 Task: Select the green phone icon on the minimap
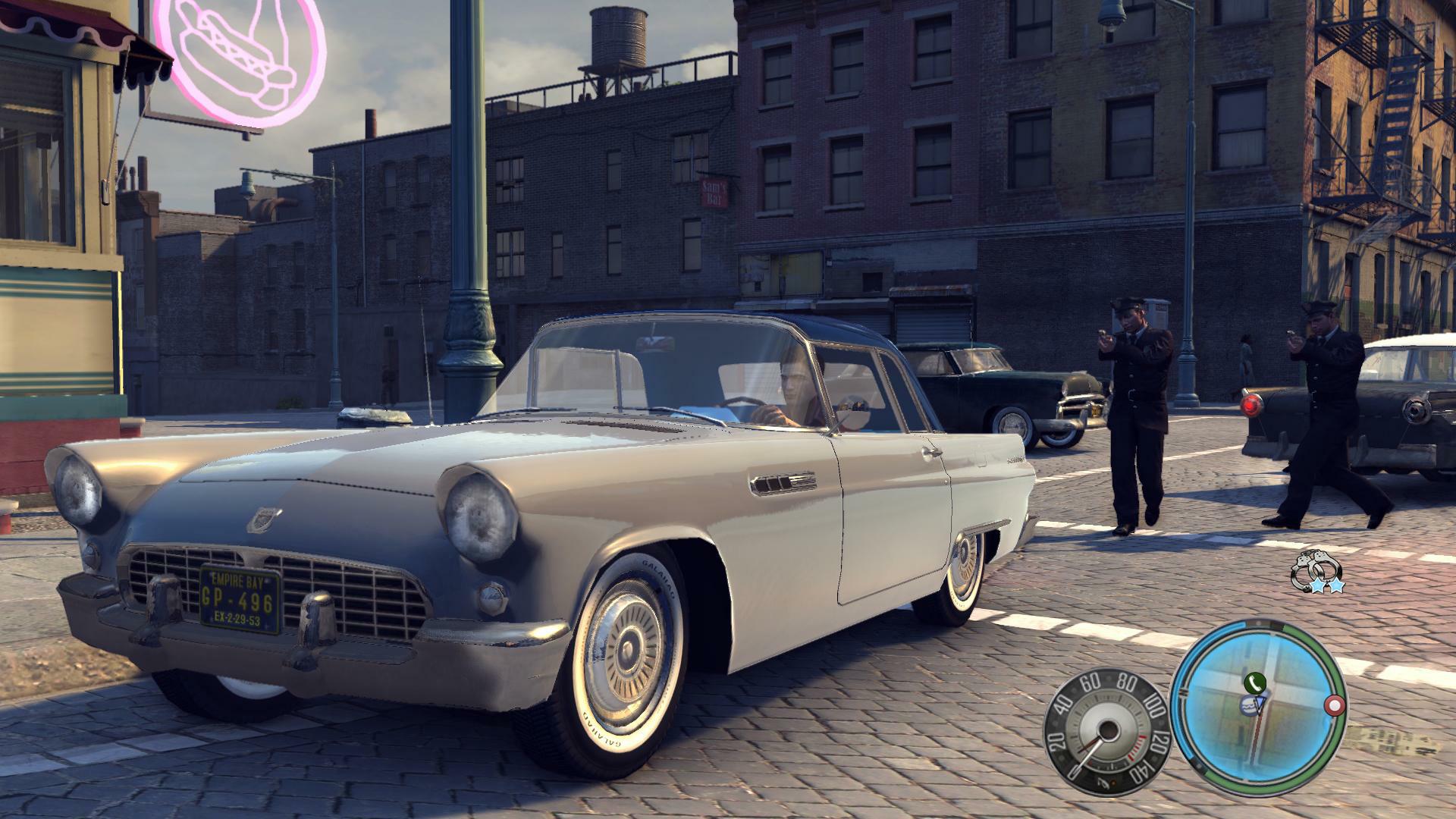(x=1255, y=683)
